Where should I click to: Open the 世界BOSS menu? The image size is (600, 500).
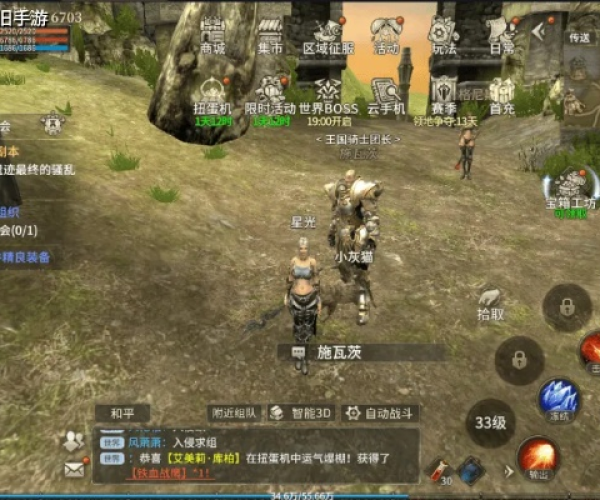(328, 95)
